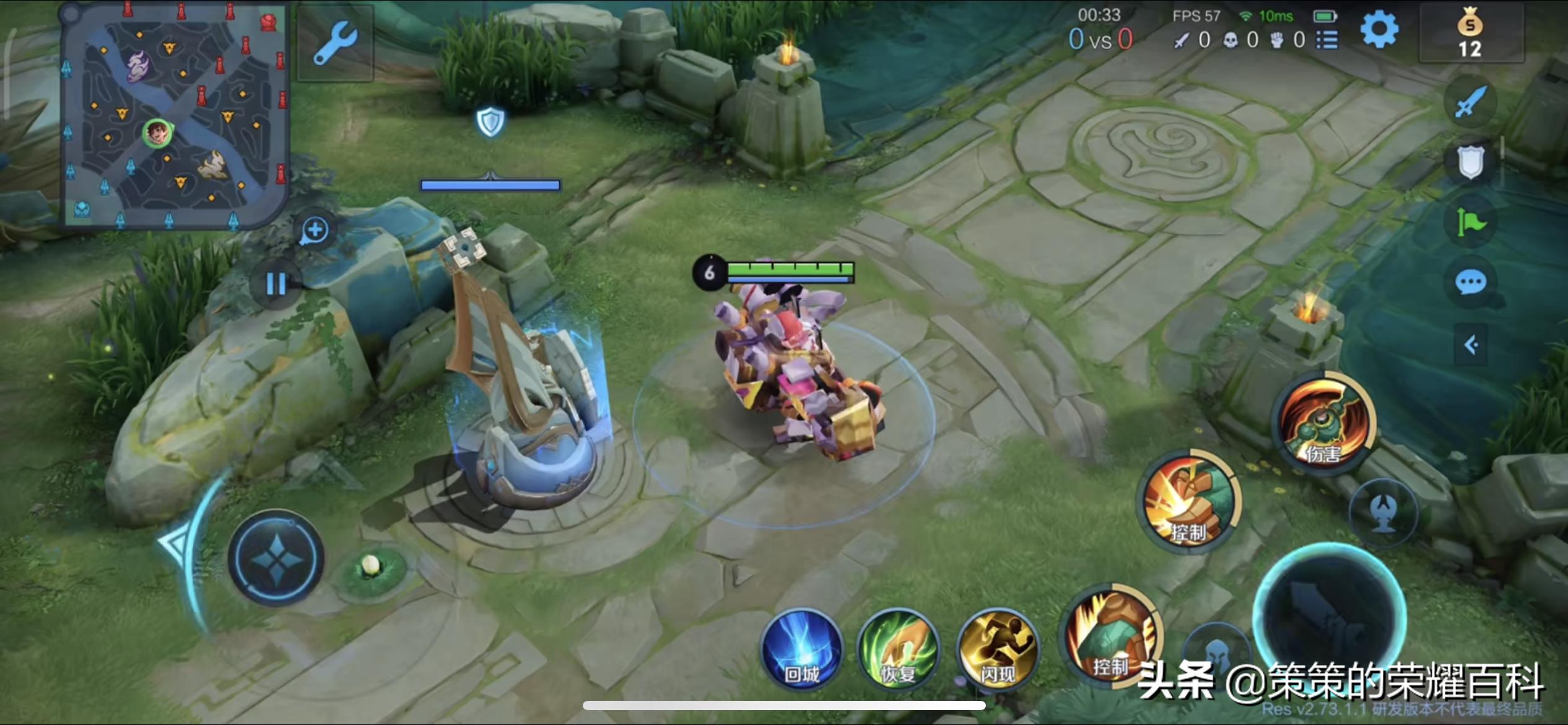Send the attack signal with sword icon

point(1470,102)
